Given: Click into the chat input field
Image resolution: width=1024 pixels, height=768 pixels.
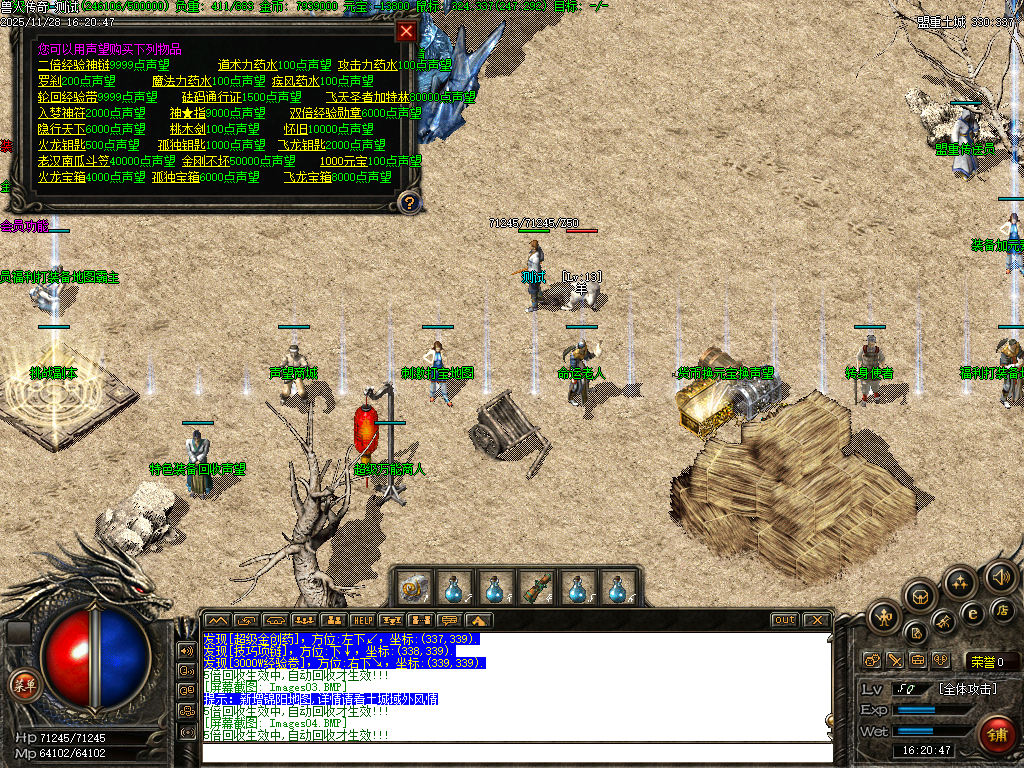Looking at the screenshot, I should pos(515,753).
